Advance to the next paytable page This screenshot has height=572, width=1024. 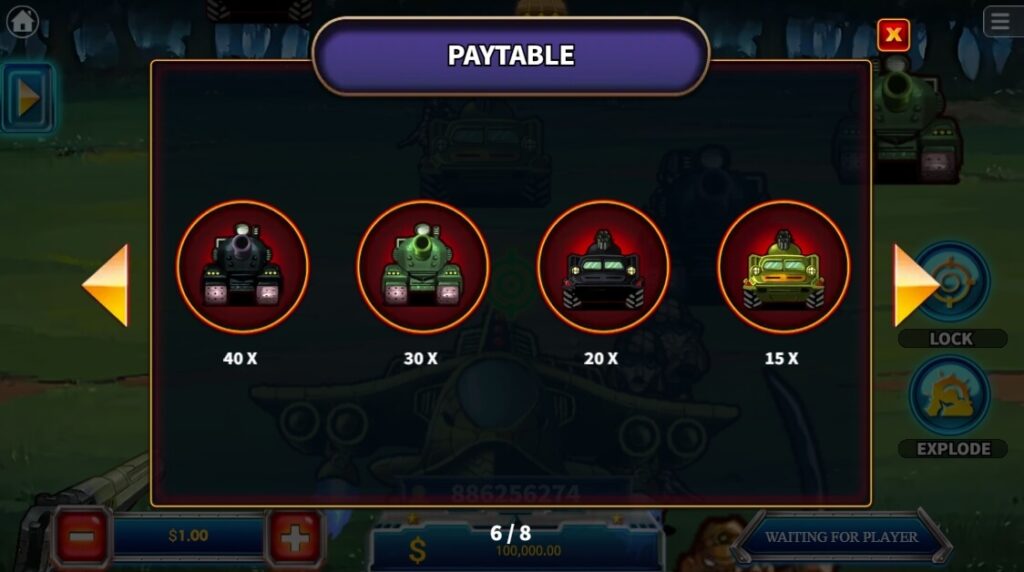914,285
